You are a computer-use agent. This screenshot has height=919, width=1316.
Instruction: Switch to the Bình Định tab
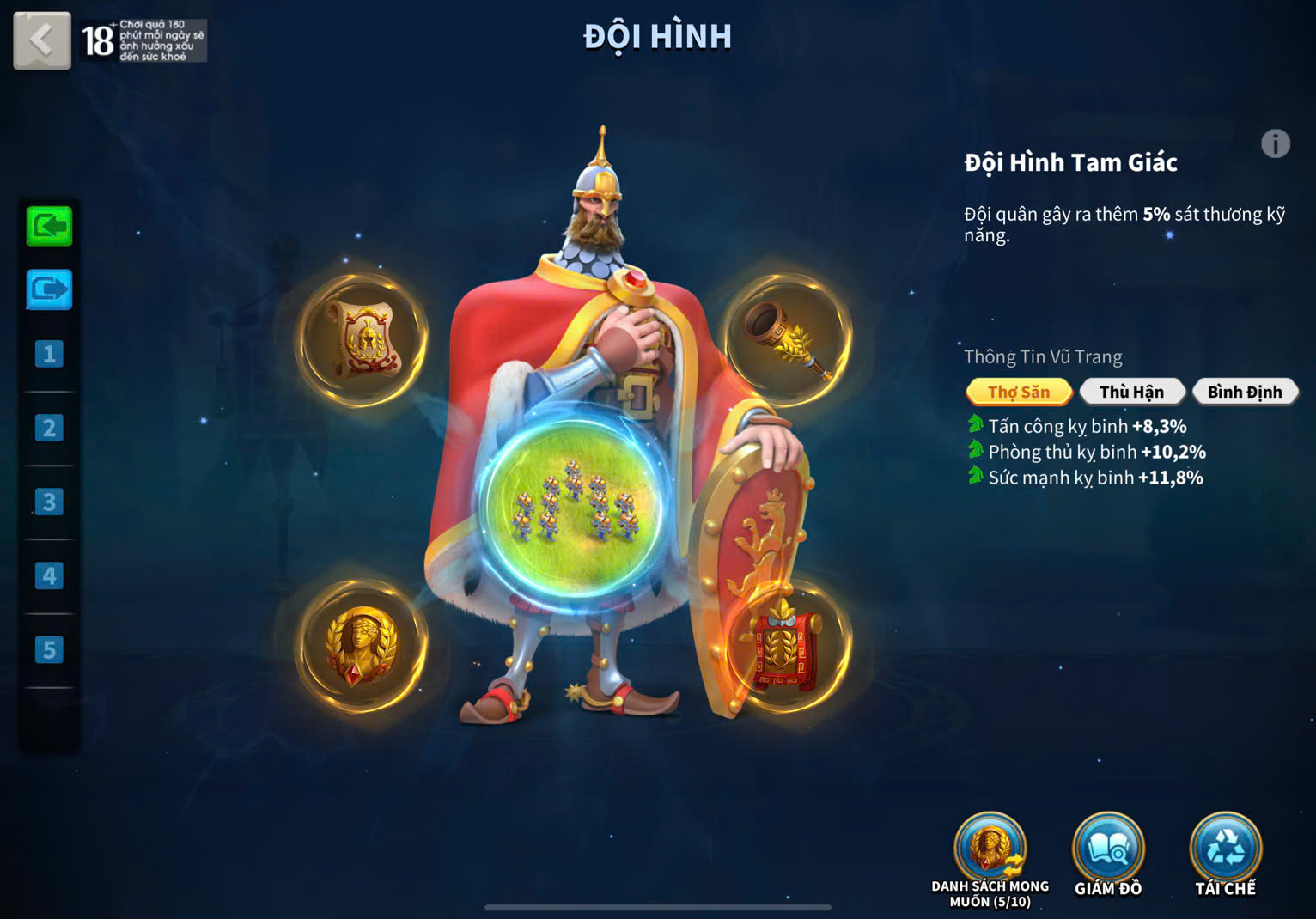[1245, 392]
